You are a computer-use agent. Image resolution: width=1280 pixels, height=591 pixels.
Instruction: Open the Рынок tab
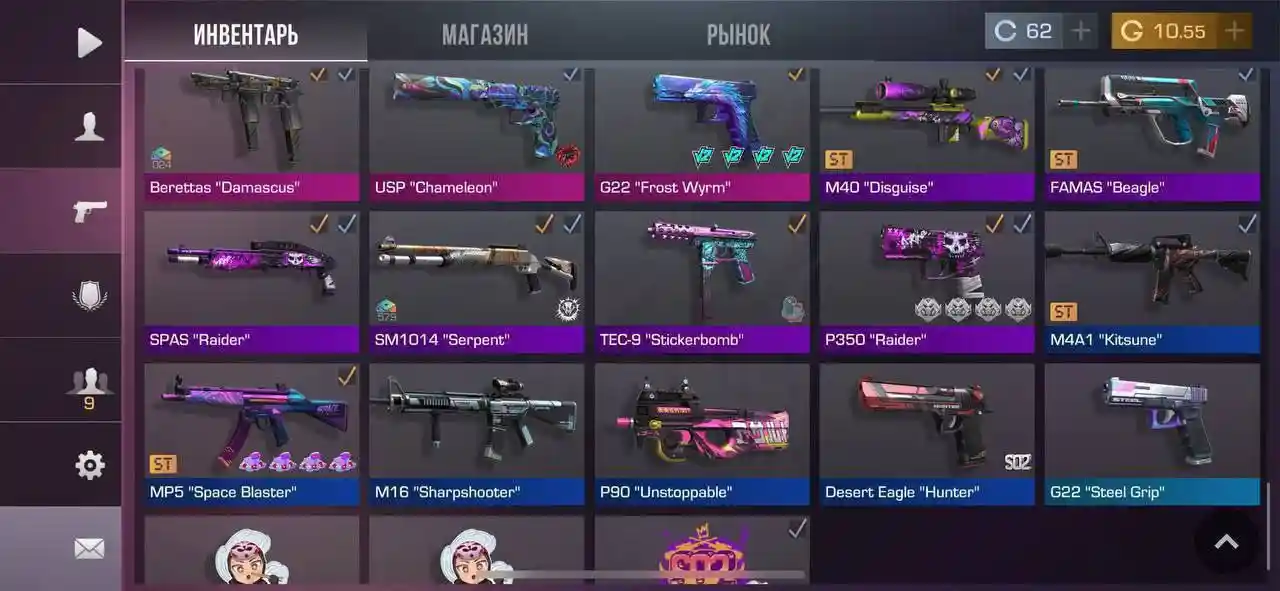(738, 35)
